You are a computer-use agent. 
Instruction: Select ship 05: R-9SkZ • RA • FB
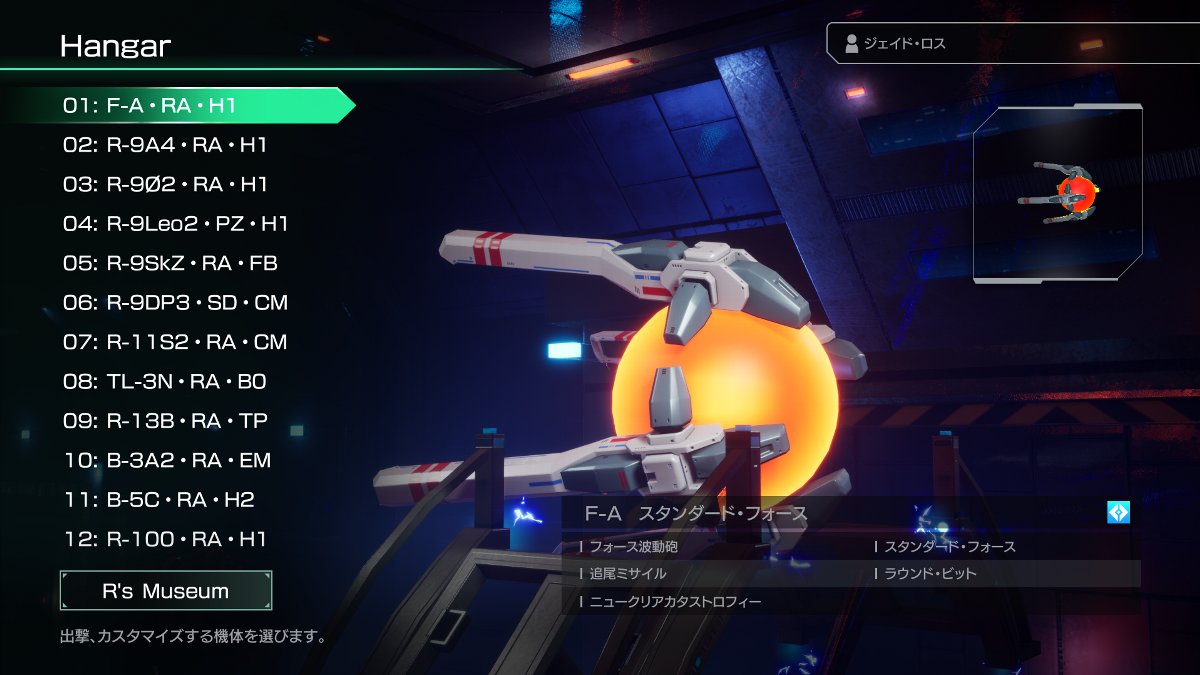170,263
